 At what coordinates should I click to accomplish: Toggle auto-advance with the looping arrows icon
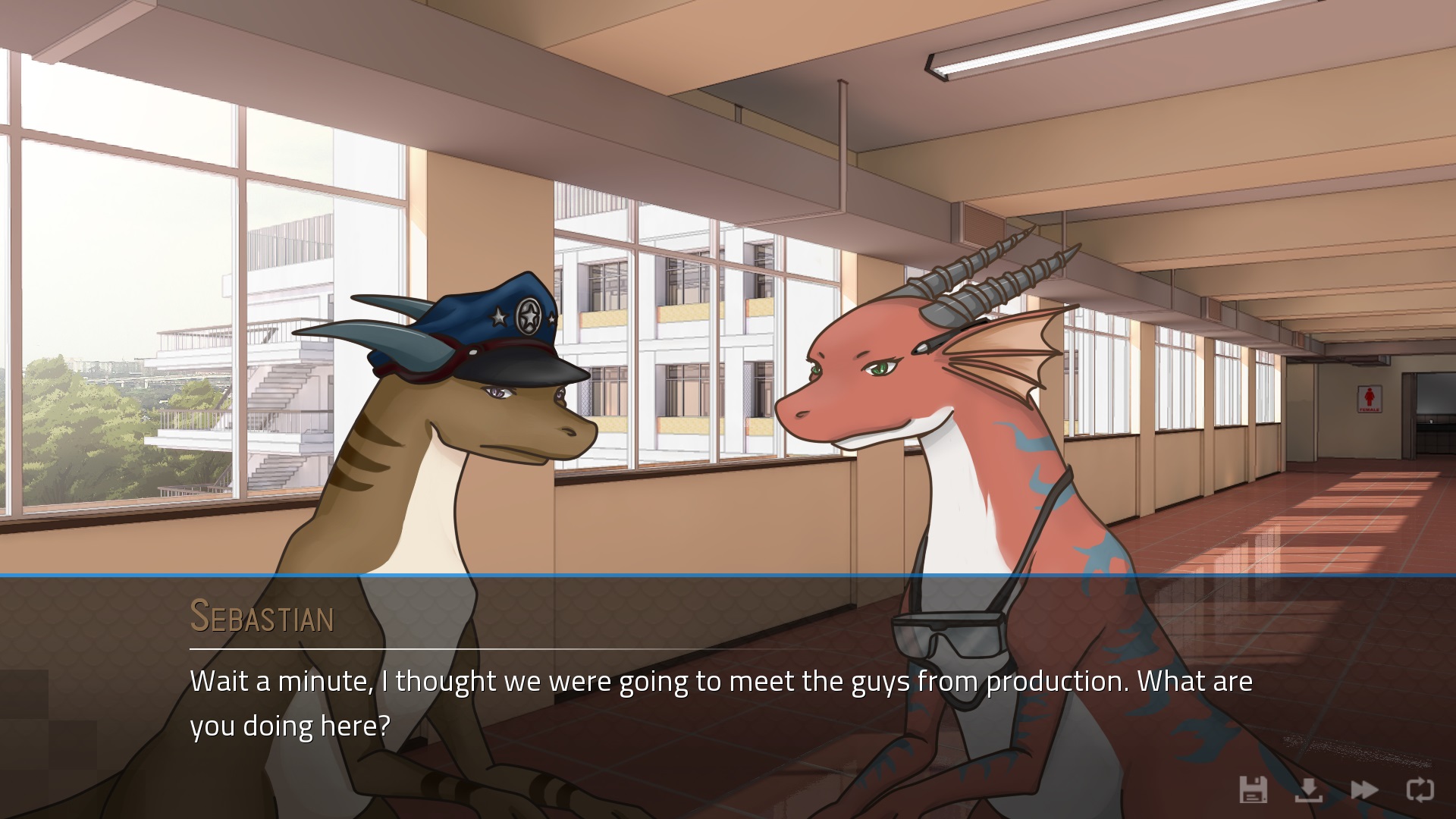tap(1420, 789)
